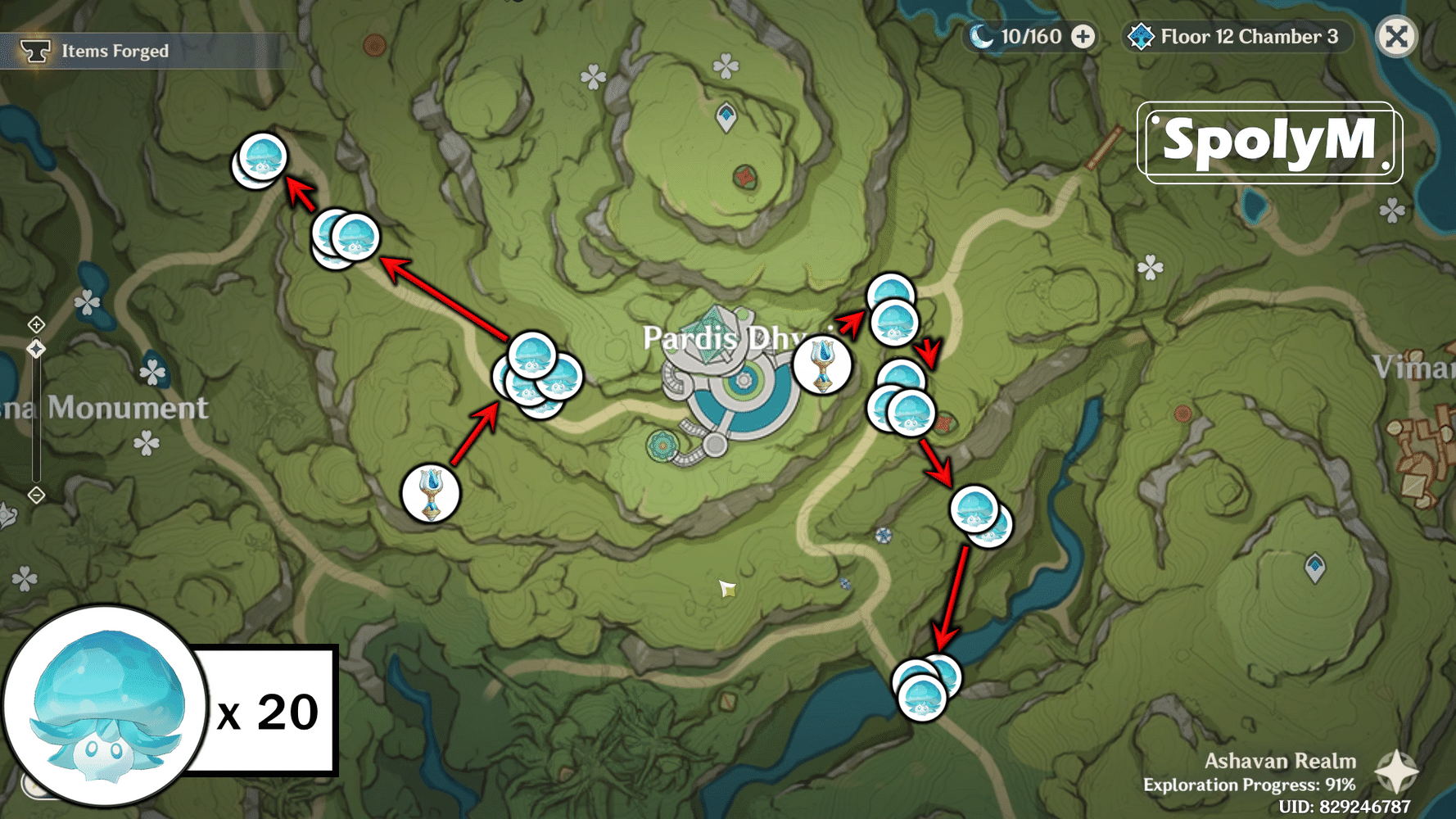Image resolution: width=1456 pixels, height=819 pixels.
Task: Open the Floor 12 Chamber 3 entry
Action: [x=1246, y=36]
